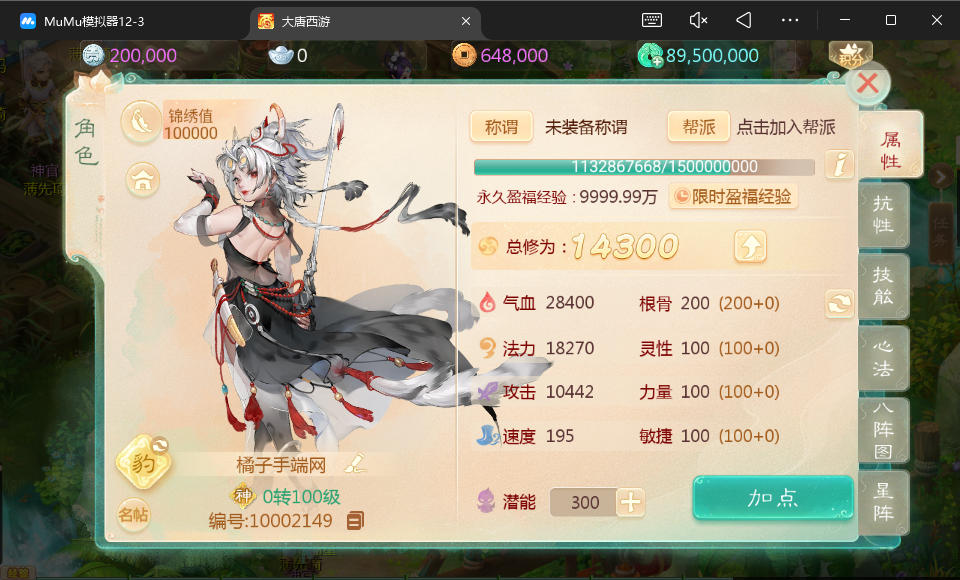Switch to the 属性 attributes tab

click(889, 148)
